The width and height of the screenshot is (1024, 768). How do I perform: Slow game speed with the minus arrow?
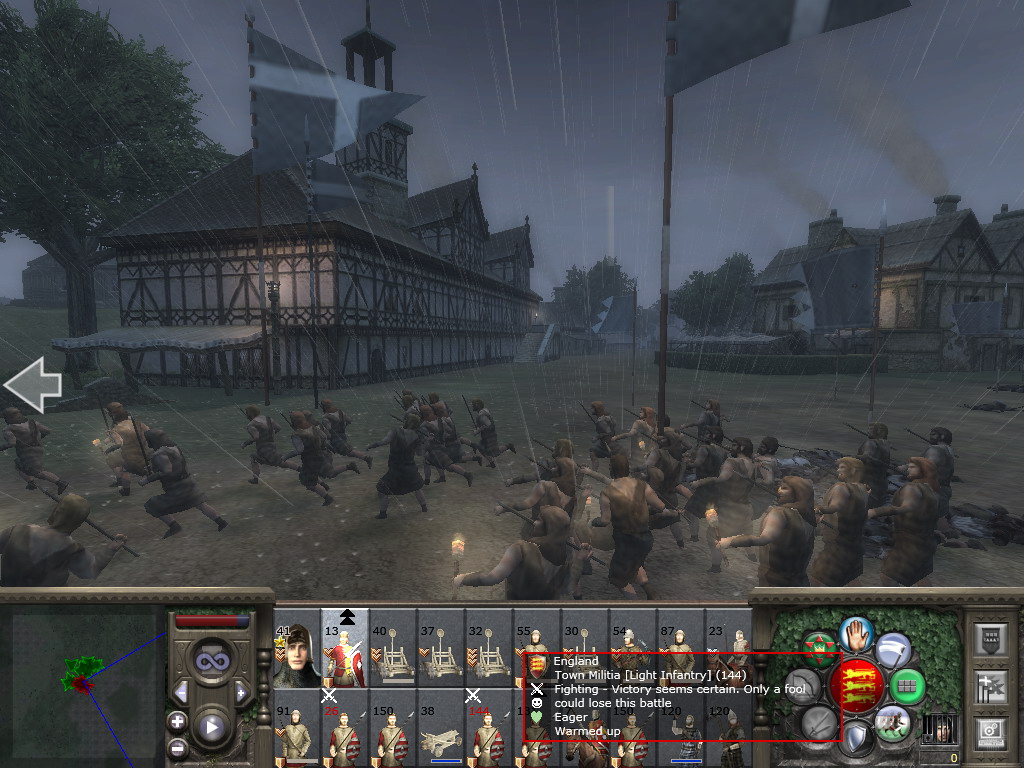pos(181,692)
